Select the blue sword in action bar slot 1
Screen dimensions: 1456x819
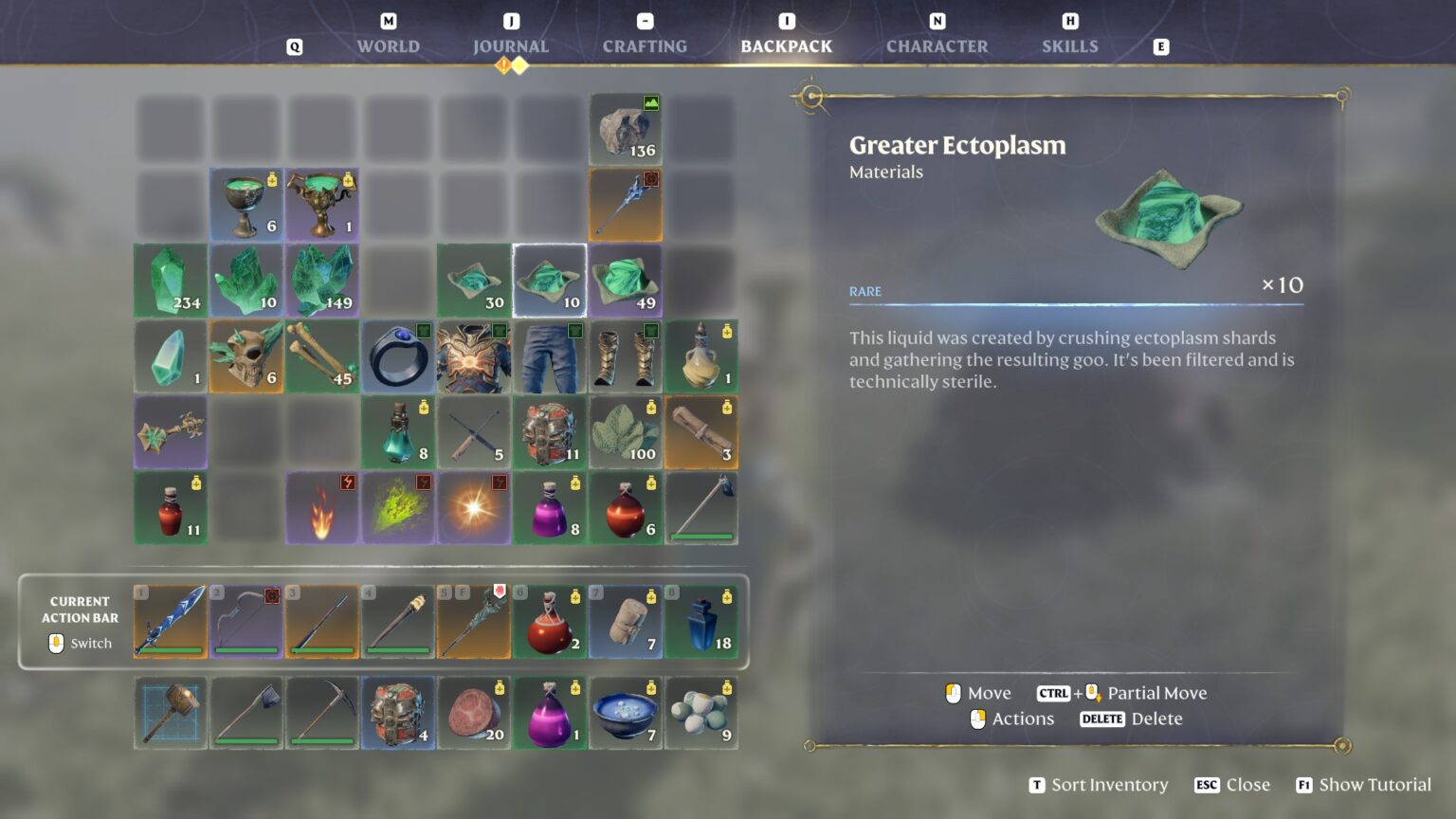click(x=170, y=621)
